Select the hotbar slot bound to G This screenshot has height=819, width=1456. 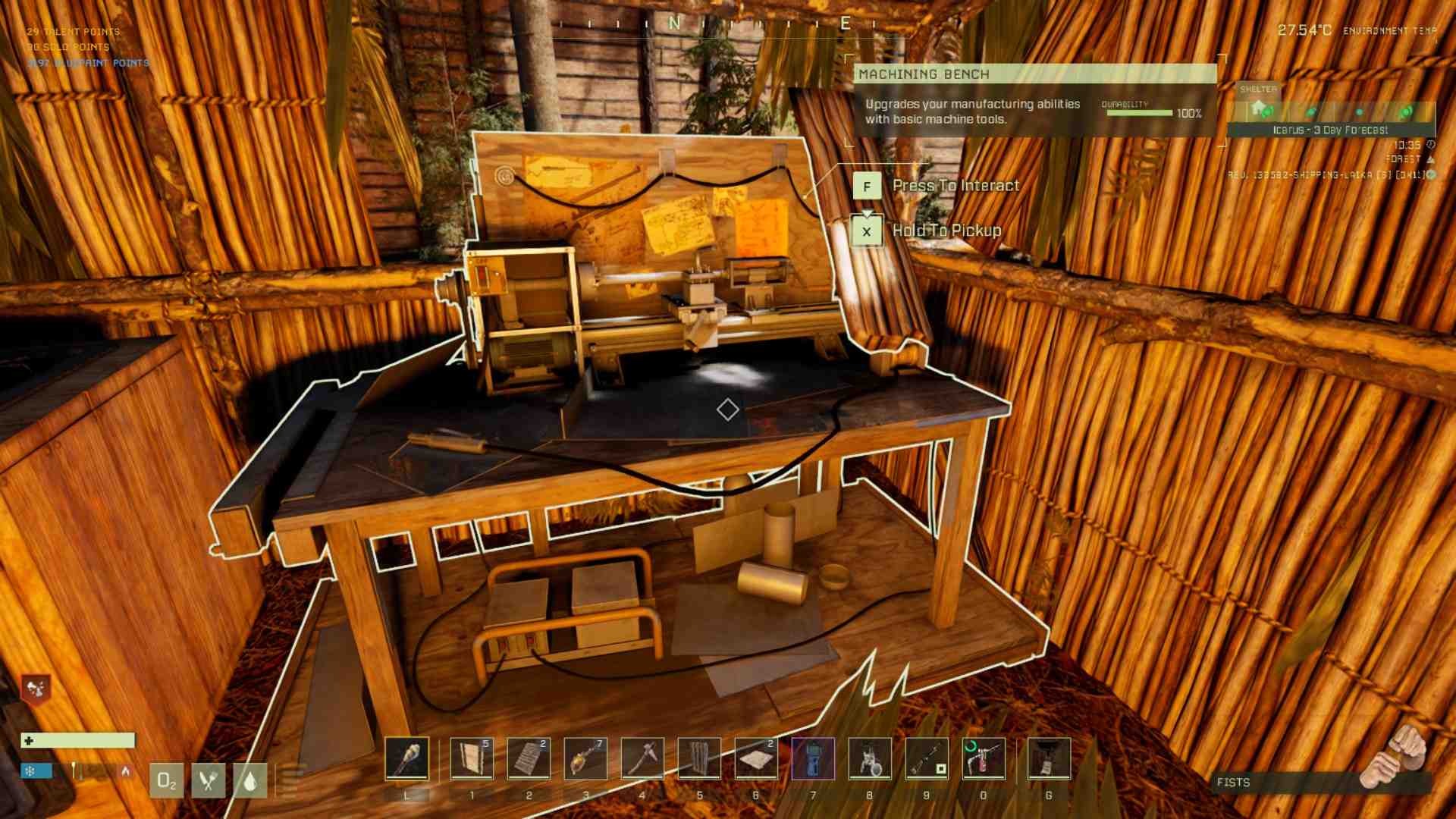1049,758
